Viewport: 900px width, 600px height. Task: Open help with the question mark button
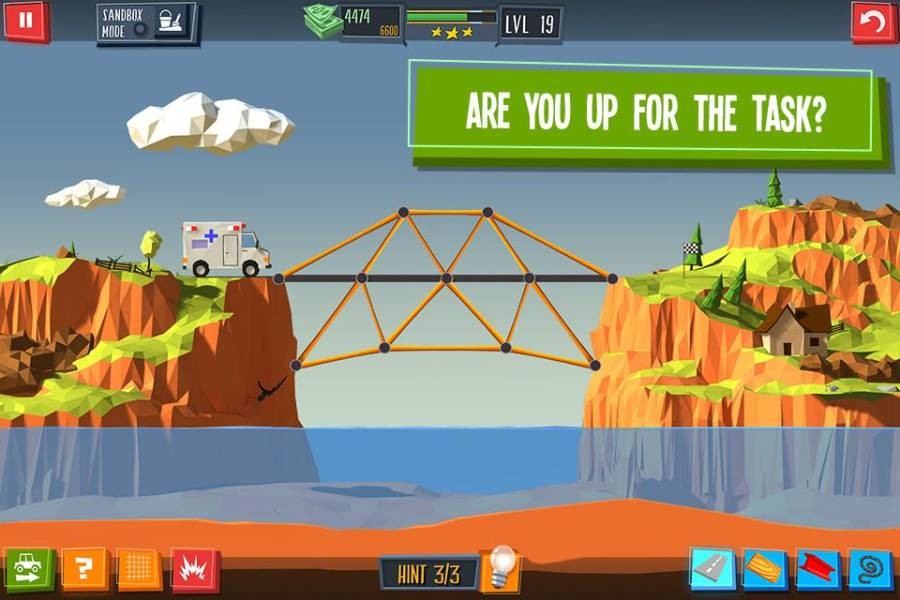tap(83, 569)
